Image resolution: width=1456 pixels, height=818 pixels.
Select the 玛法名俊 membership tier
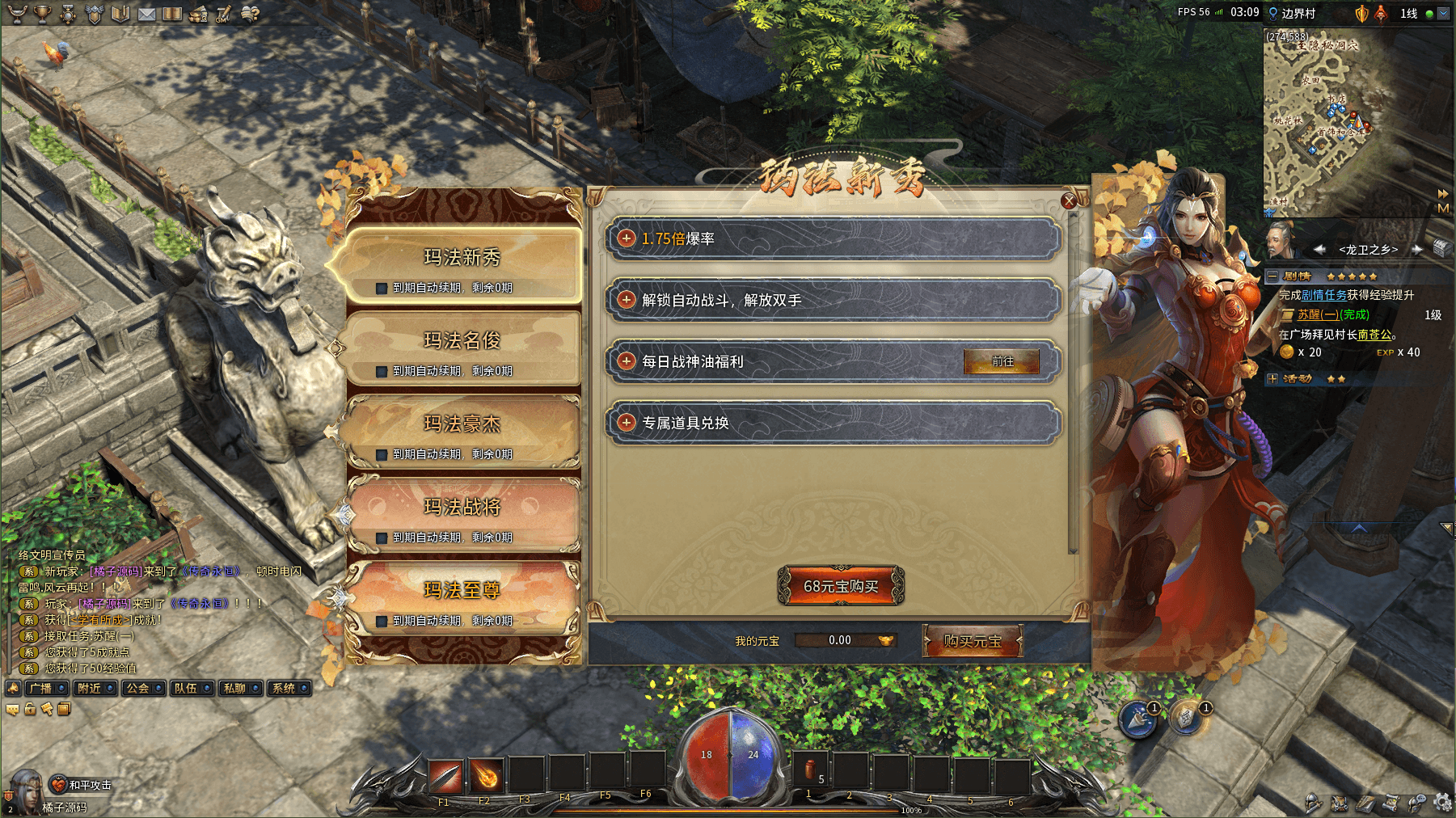(x=462, y=342)
